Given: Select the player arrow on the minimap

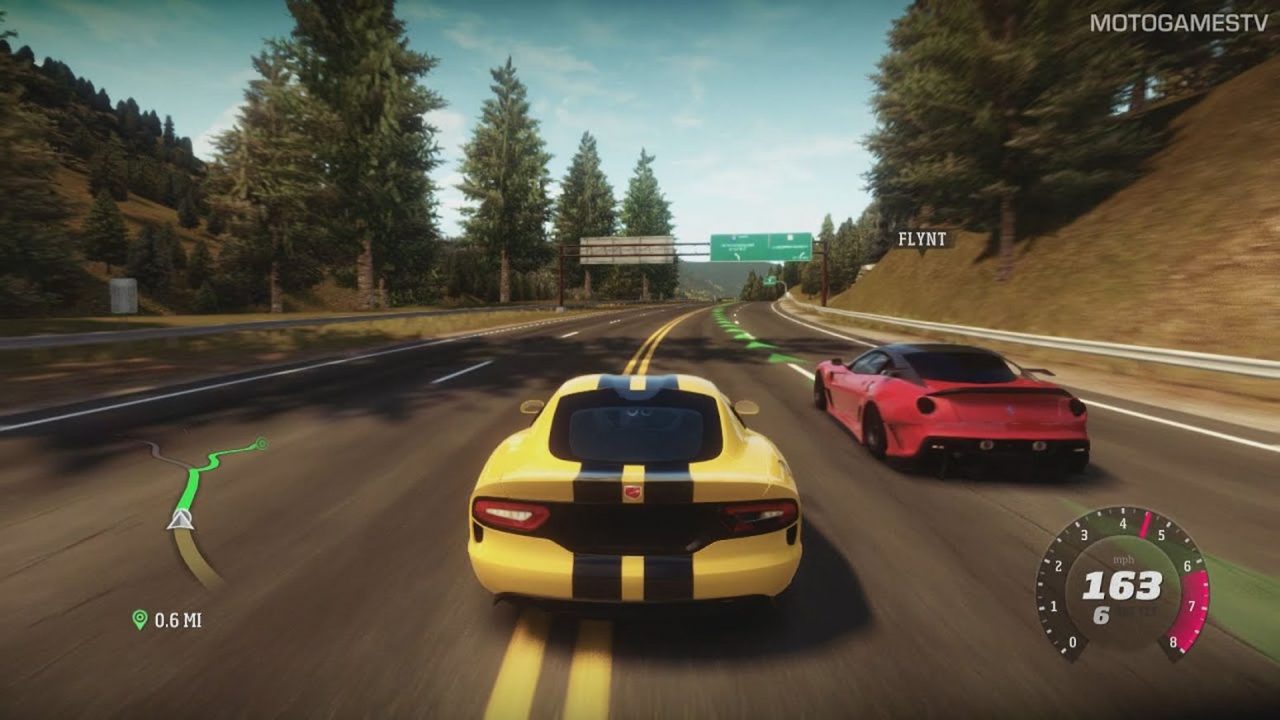Looking at the screenshot, I should pos(180,518).
